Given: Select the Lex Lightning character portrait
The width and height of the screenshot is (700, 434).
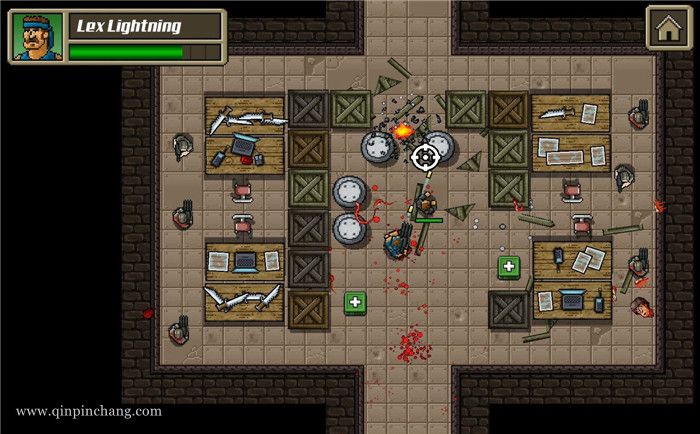Looking at the screenshot, I should click(37, 37).
